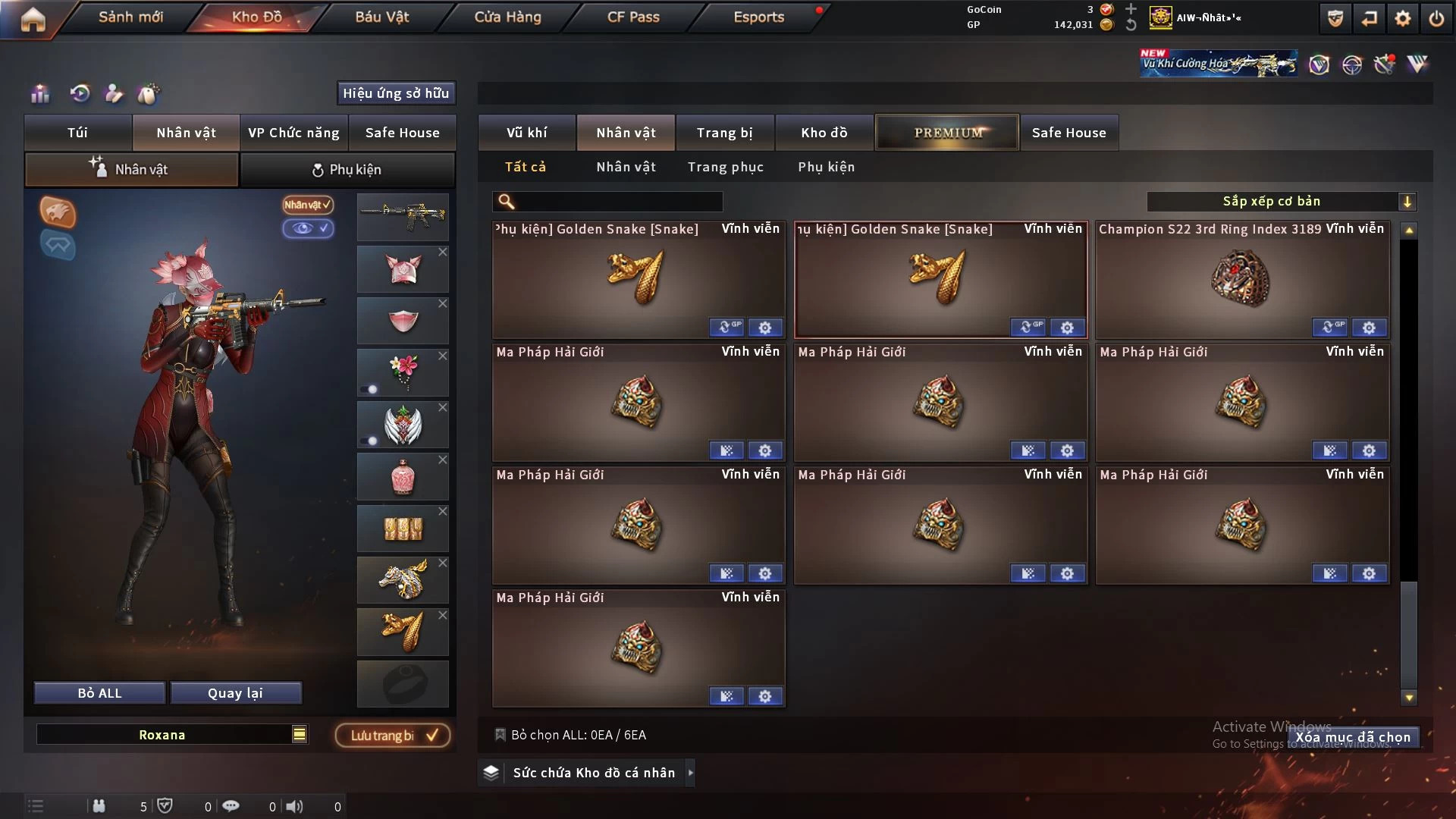
Task: Go to the Báu Vật menu
Action: pos(381,17)
